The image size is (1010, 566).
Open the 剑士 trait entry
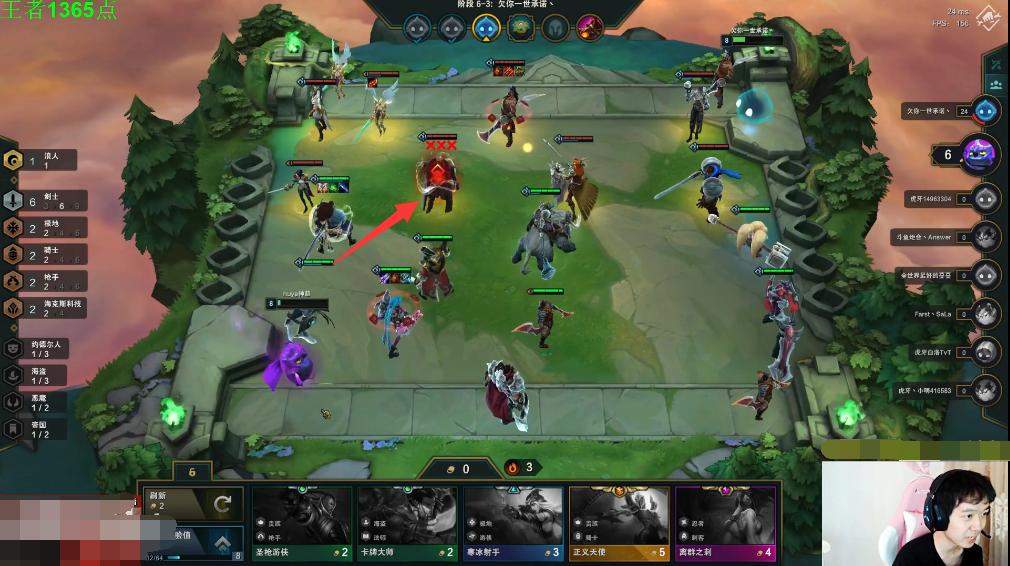pyautogui.click(x=40, y=200)
